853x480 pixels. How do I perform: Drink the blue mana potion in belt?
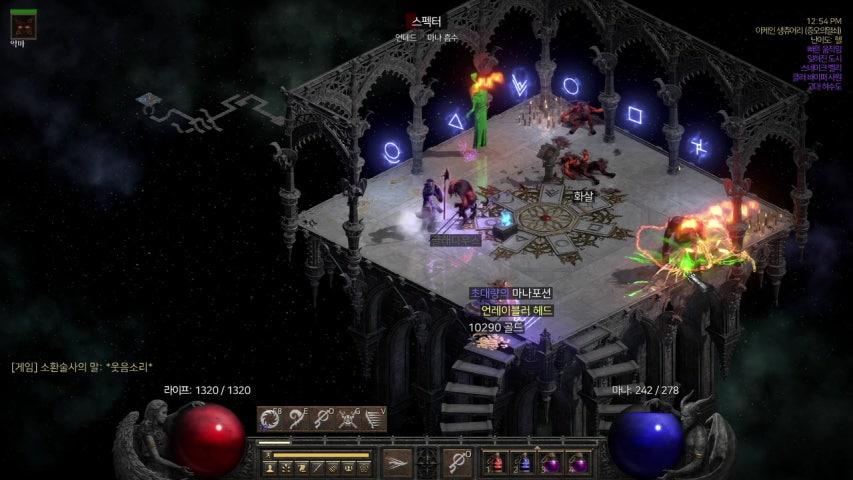[x=523, y=463]
